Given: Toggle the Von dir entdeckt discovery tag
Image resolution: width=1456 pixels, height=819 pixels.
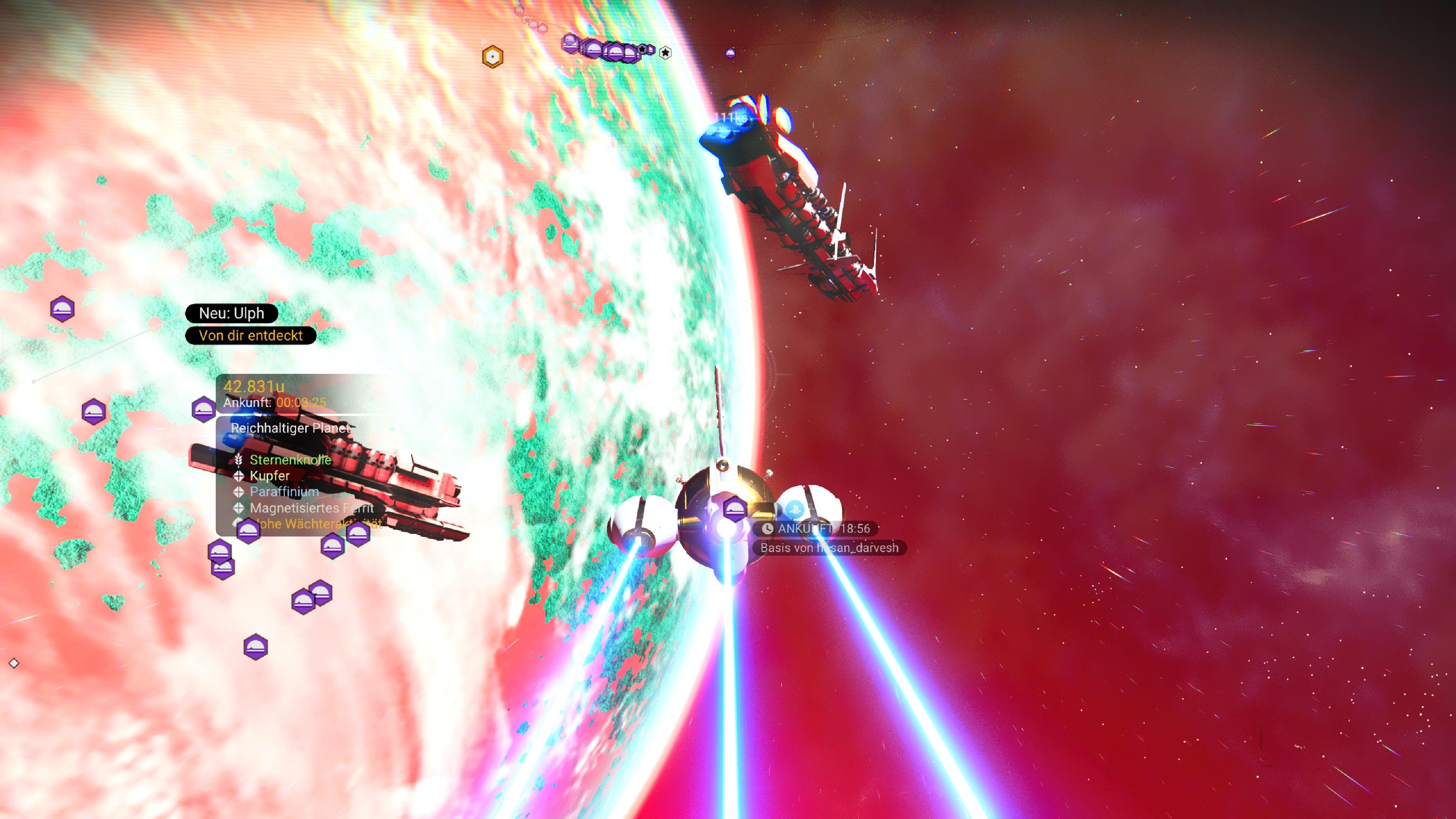Looking at the screenshot, I should pos(251,335).
